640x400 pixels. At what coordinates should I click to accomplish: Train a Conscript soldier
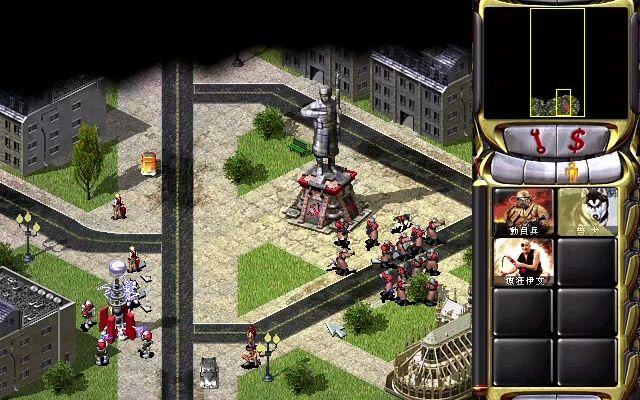click(523, 211)
